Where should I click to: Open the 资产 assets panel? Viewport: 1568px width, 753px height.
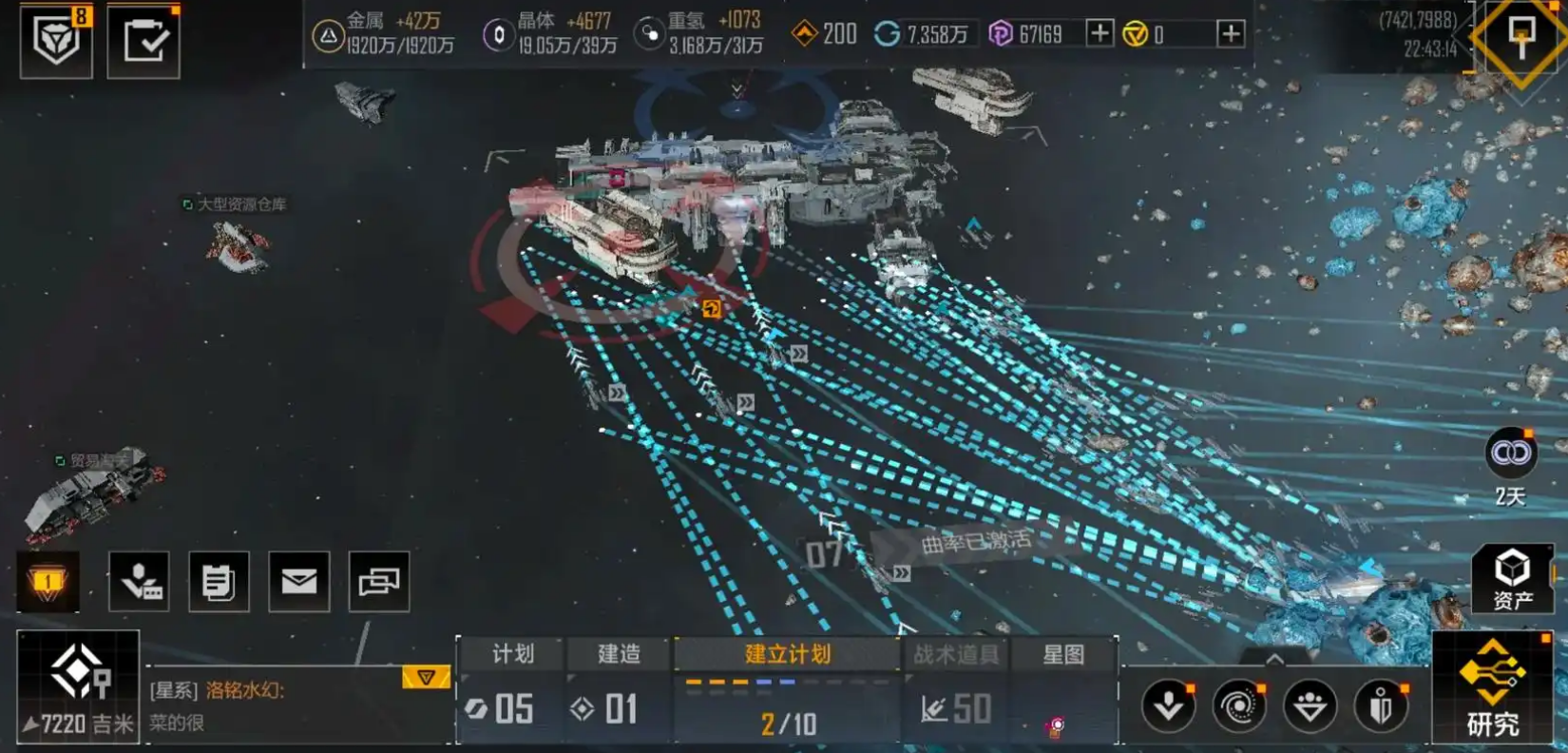(1512, 578)
